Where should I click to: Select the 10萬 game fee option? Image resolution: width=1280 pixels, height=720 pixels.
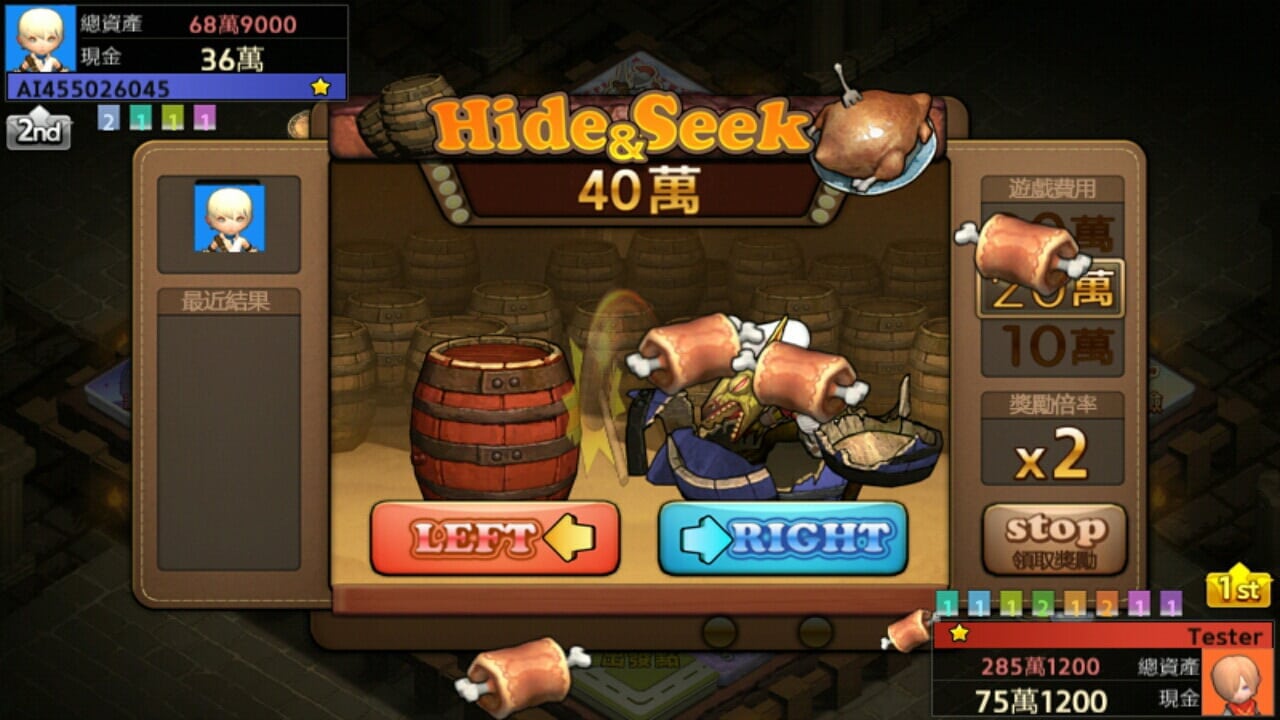[1051, 347]
